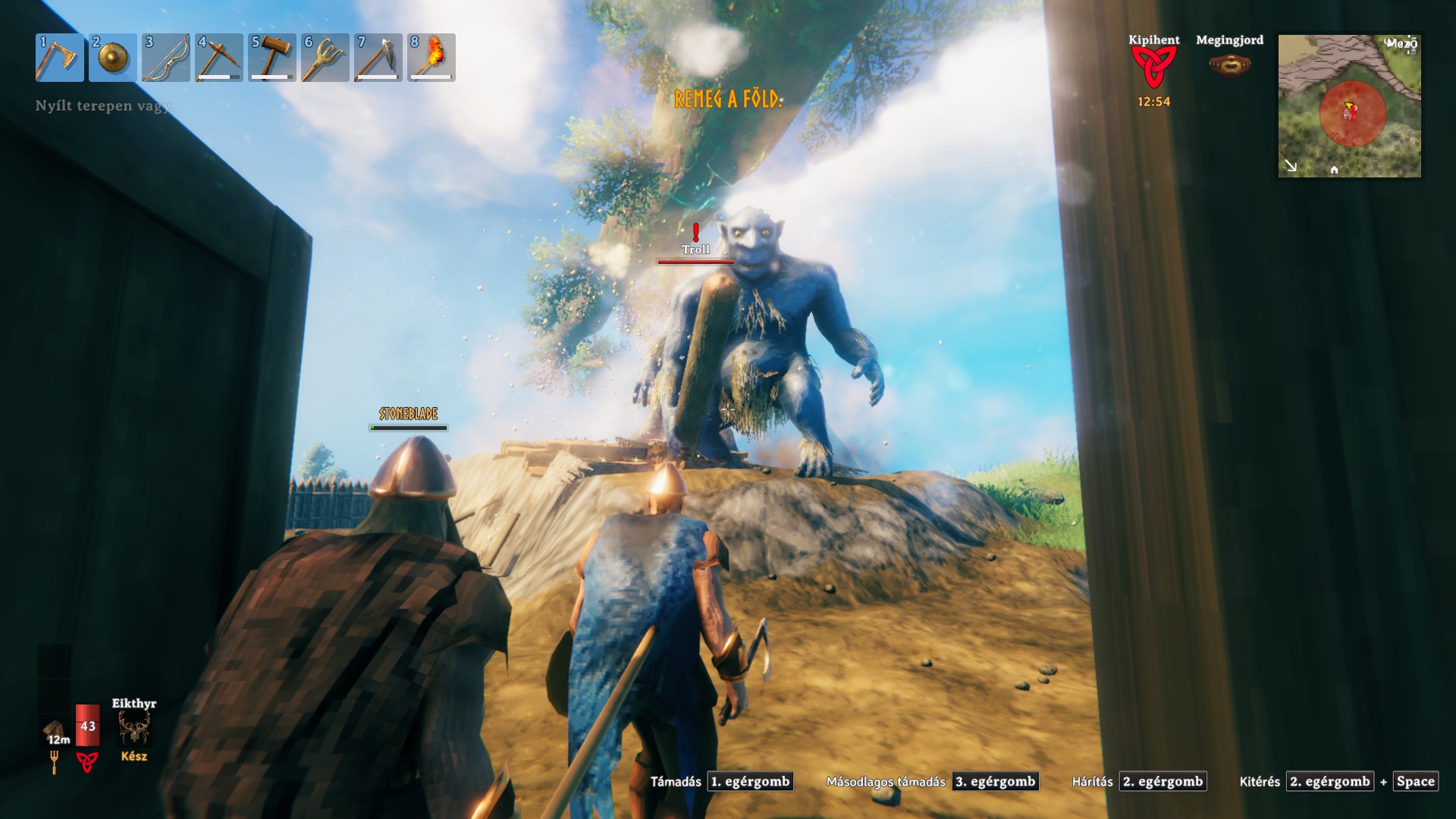The width and height of the screenshot is (1456, 819).
Task: Click the eaten food slot showing 12m
Action: pos(55,733)
